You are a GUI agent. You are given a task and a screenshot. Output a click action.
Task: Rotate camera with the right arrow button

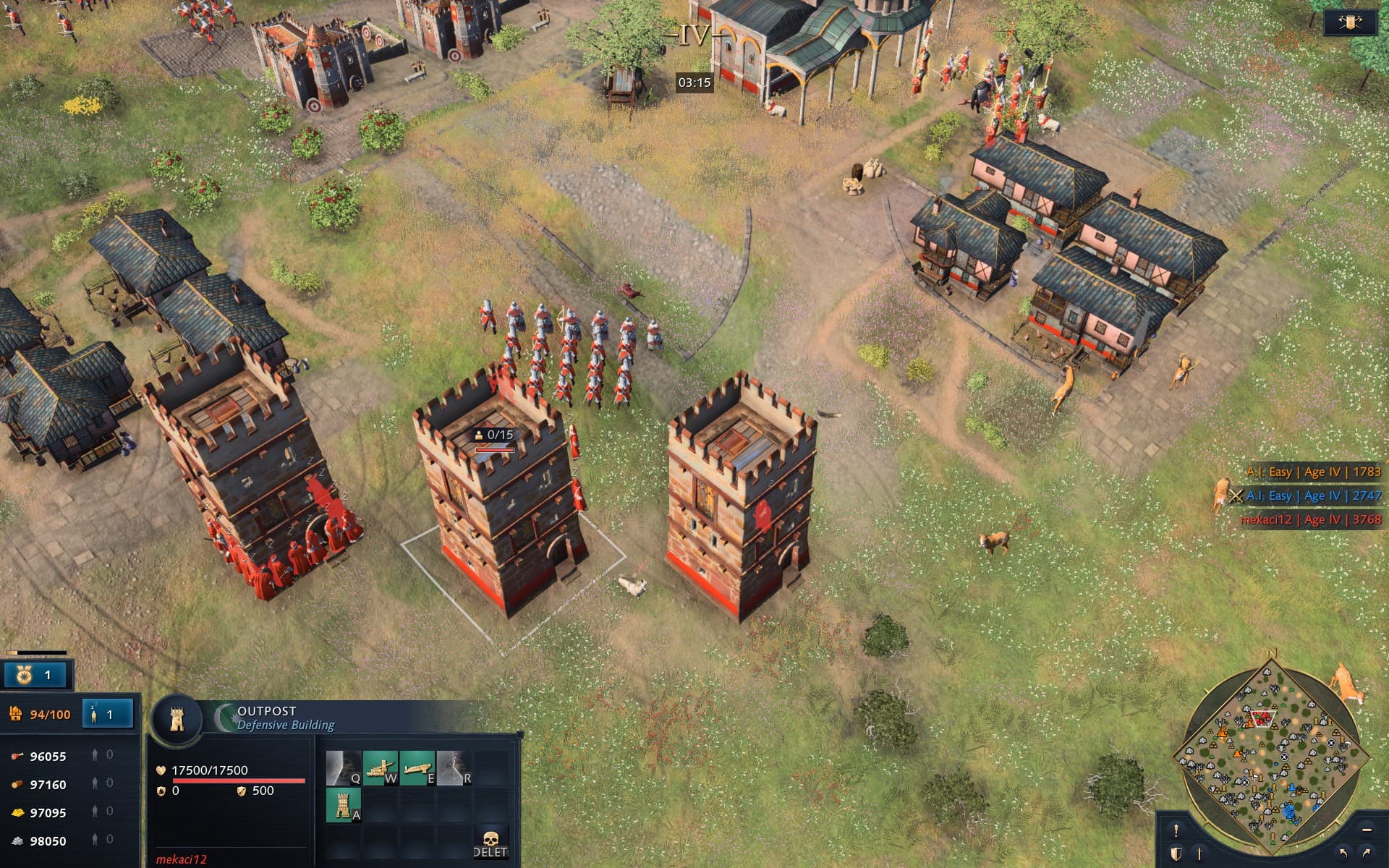click(x=1367, y=854)
